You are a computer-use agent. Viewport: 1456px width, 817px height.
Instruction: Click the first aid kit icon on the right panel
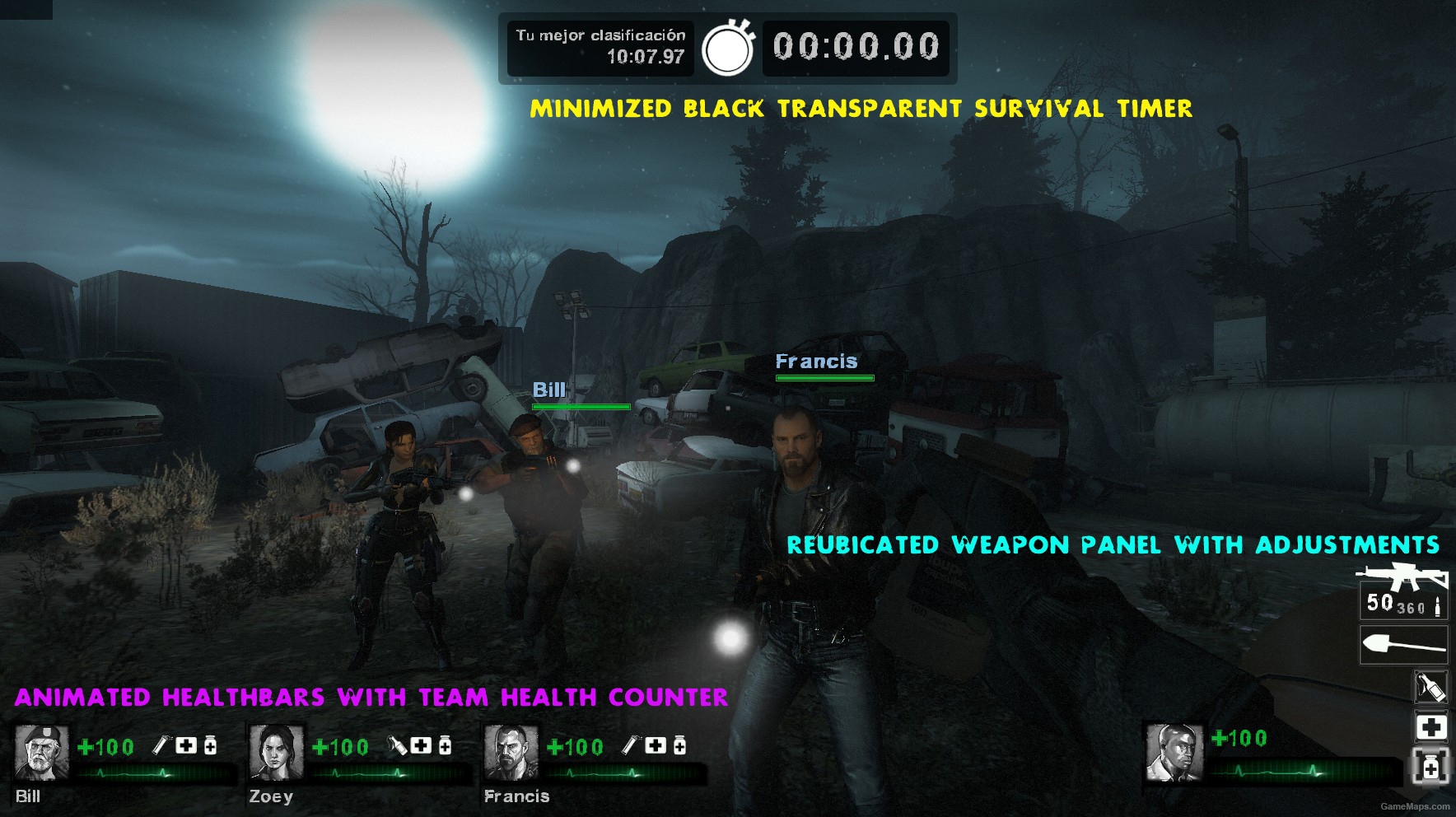tap(1431, 726)
